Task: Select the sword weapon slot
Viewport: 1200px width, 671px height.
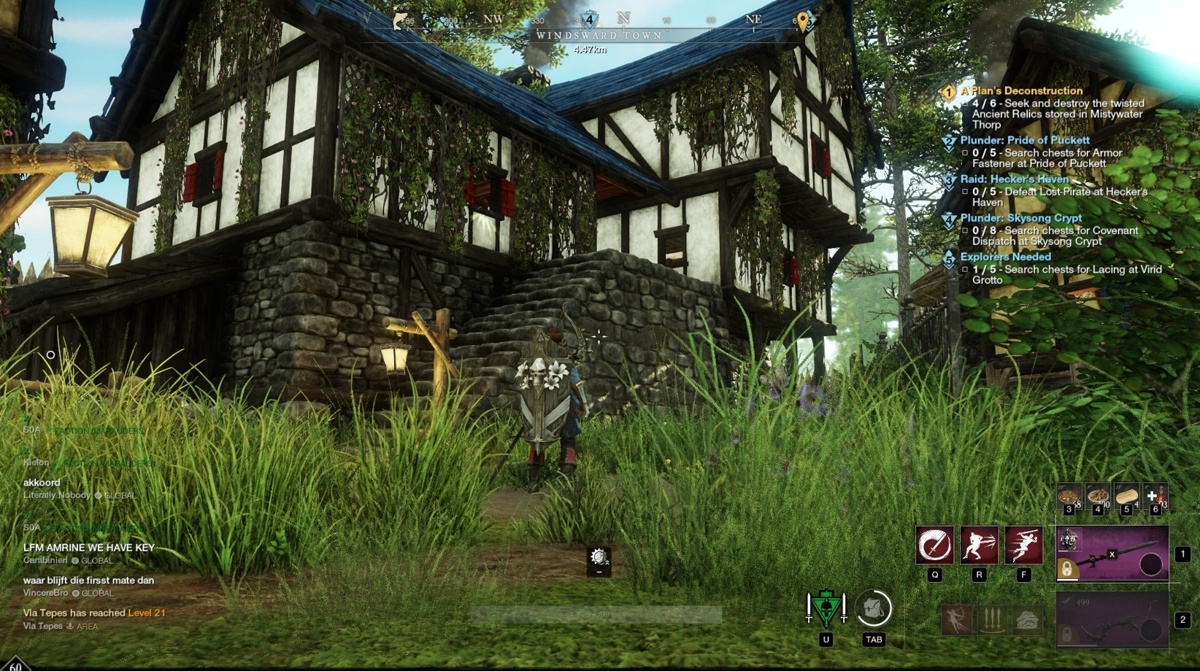Action: coord(1112,554)
